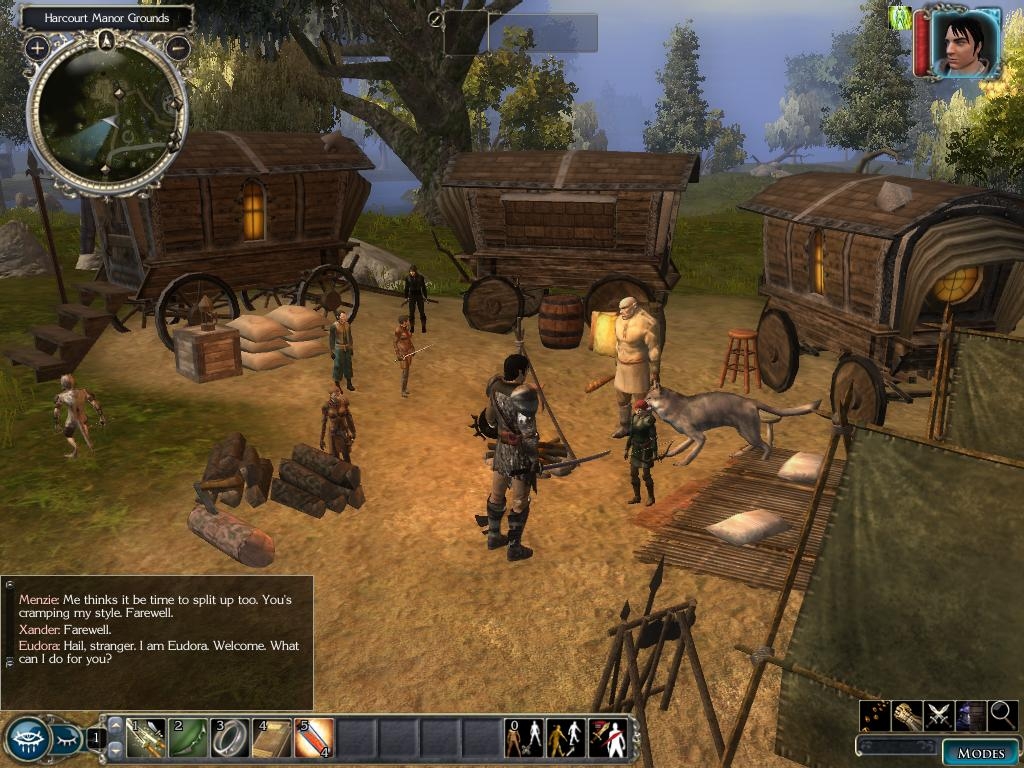Image resolution: width=1024 pixels, height=768 pixels.
Task: Activate the golden gauntlet fist mode
Action: point(907,715)
